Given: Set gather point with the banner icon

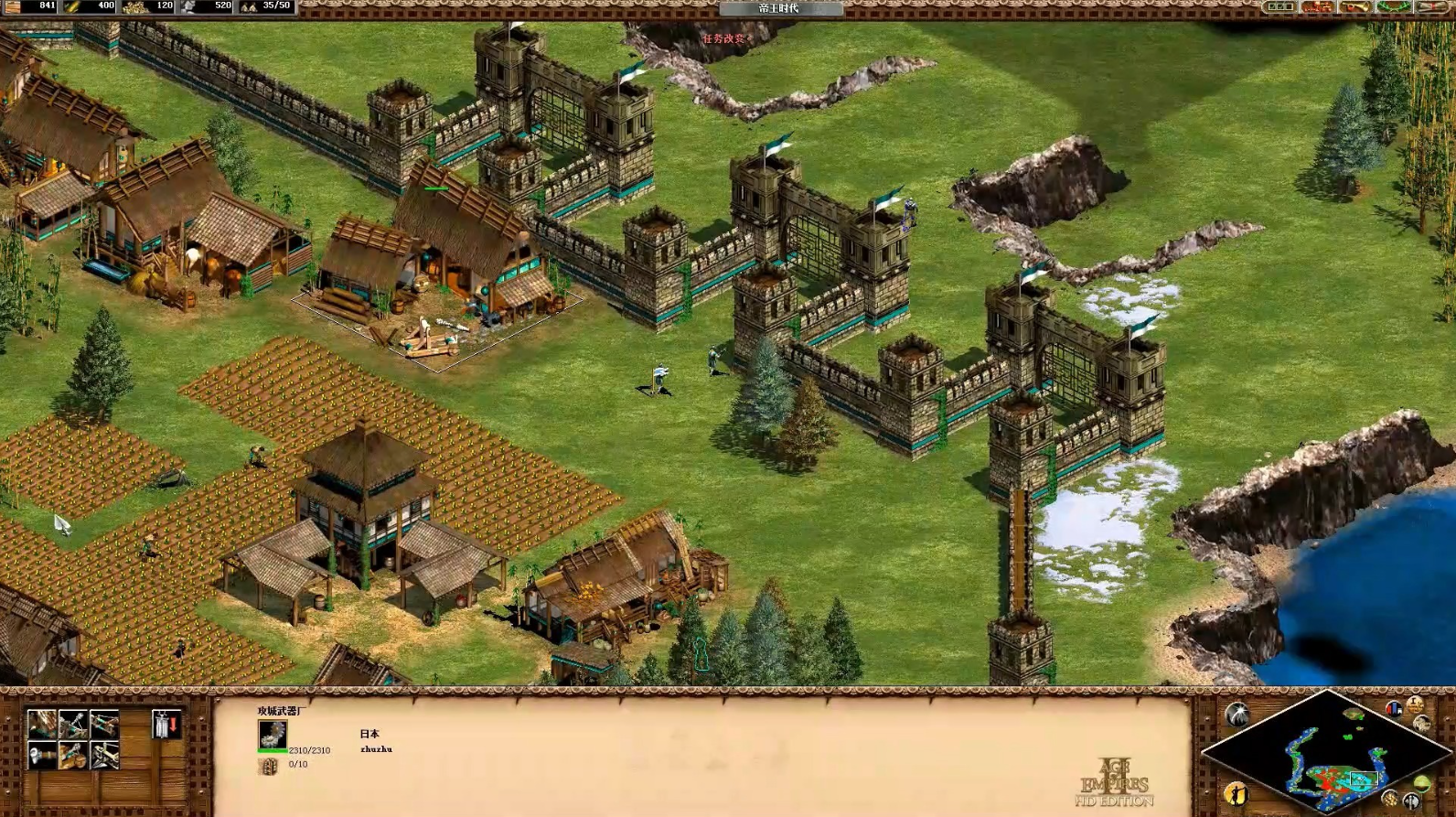Looking at the screenshot, I should 166,725.
